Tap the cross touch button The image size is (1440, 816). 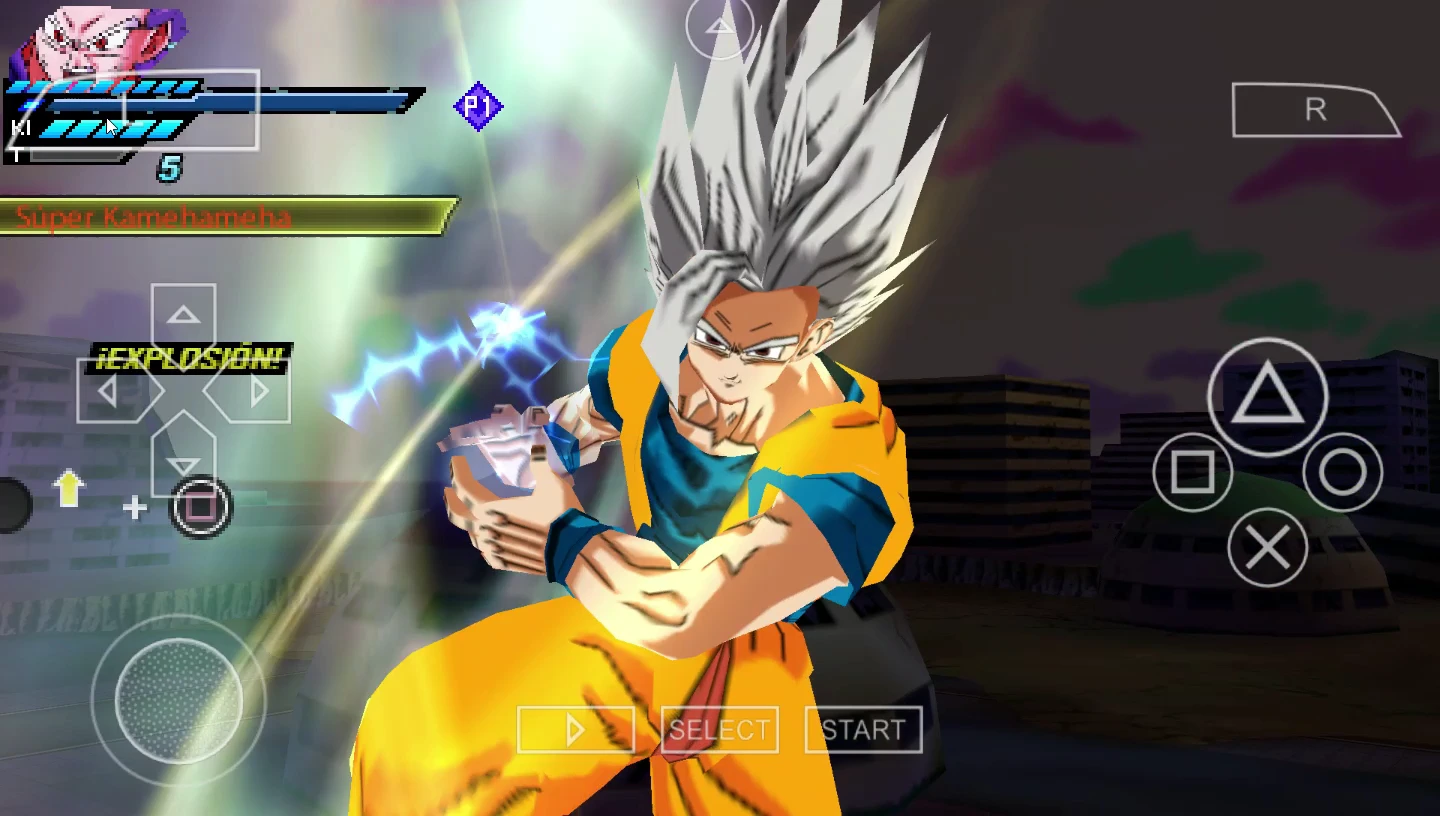point(1267,547)
